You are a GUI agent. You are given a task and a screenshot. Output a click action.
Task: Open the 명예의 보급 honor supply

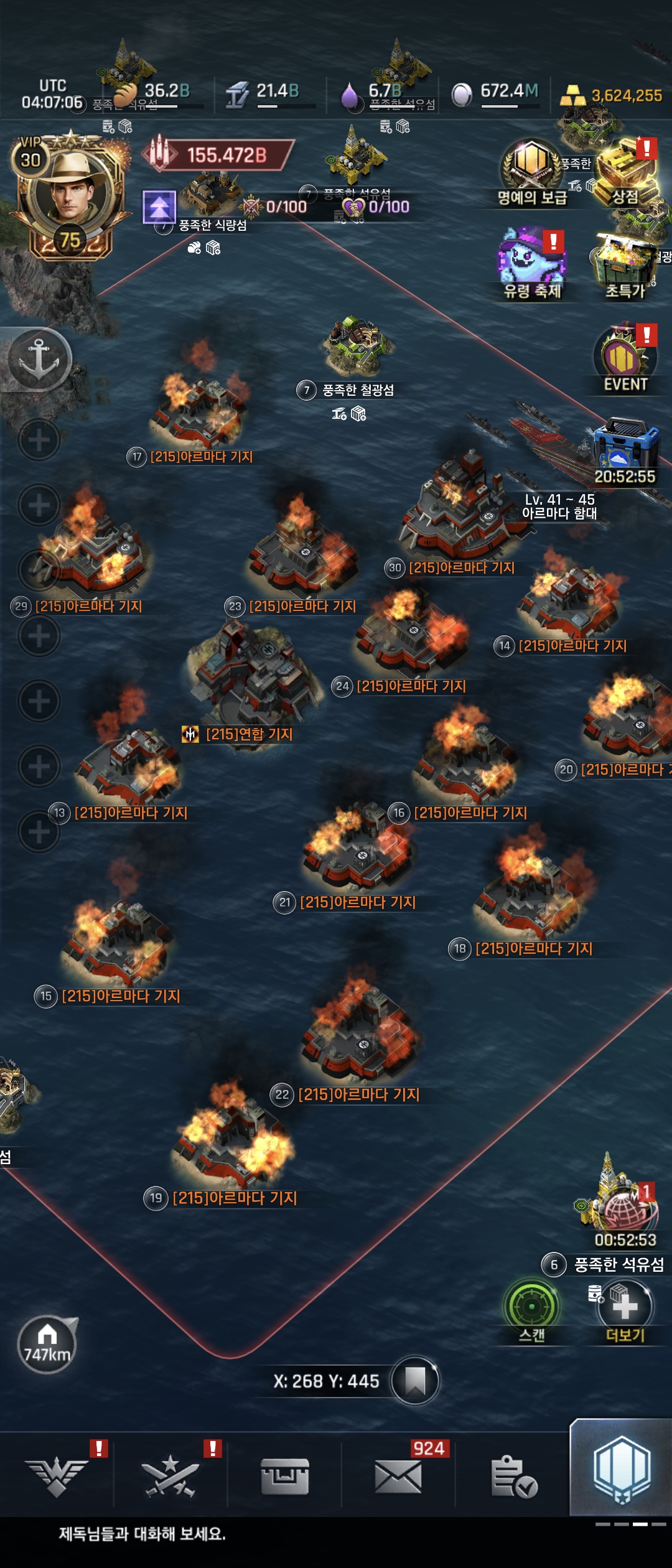[531, 169]
